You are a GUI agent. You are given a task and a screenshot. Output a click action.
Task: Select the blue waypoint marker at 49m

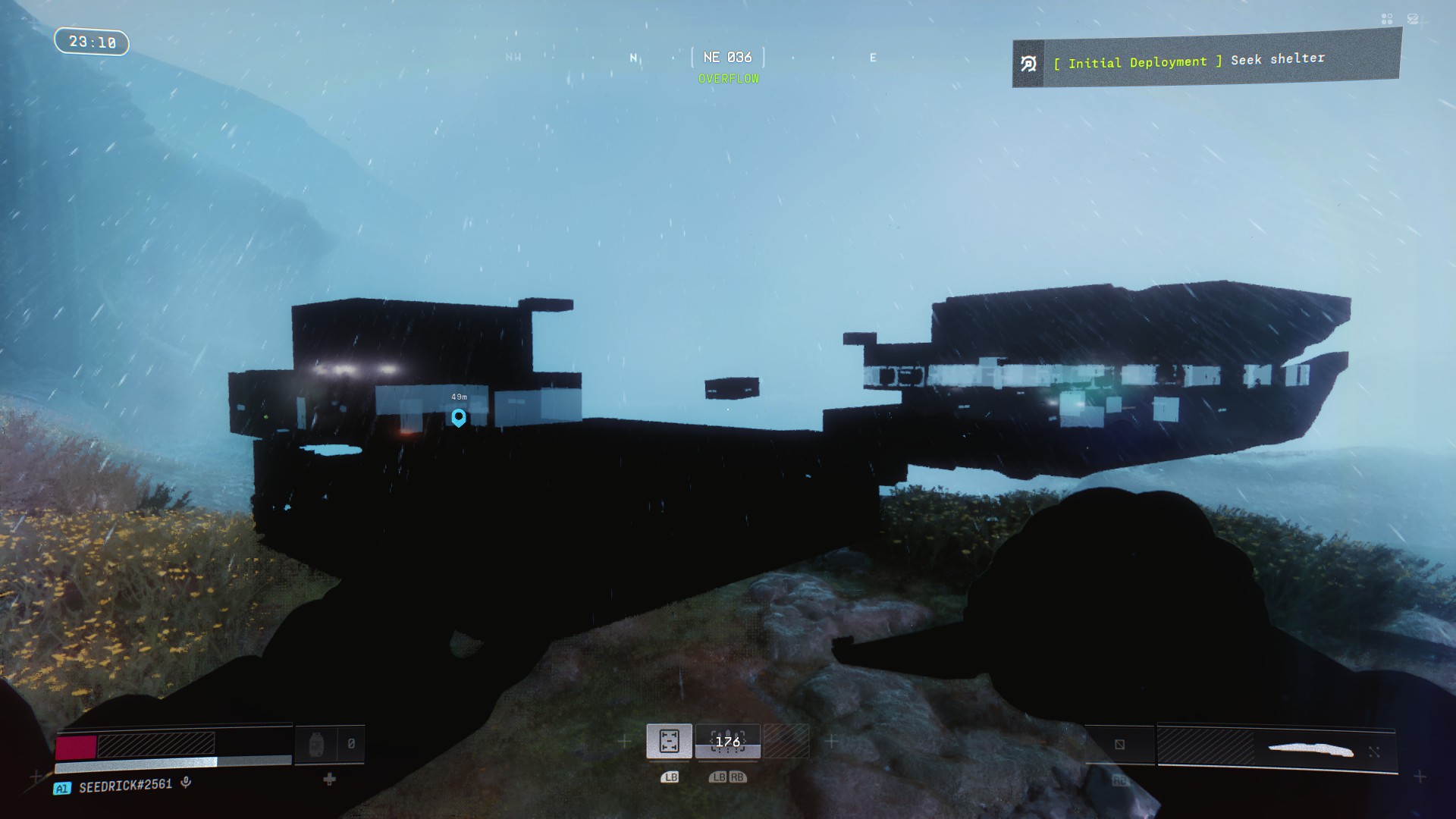(x=458, y=417)
